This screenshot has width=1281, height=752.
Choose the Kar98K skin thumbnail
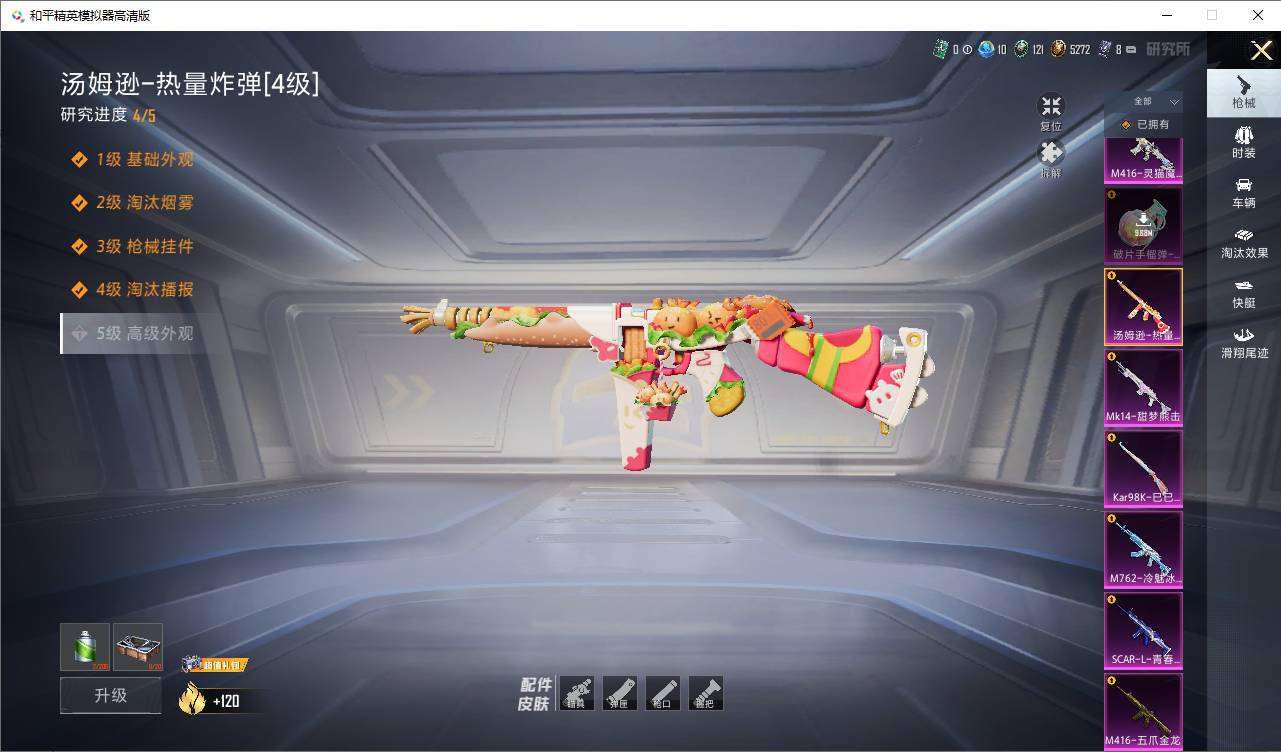1143,469
